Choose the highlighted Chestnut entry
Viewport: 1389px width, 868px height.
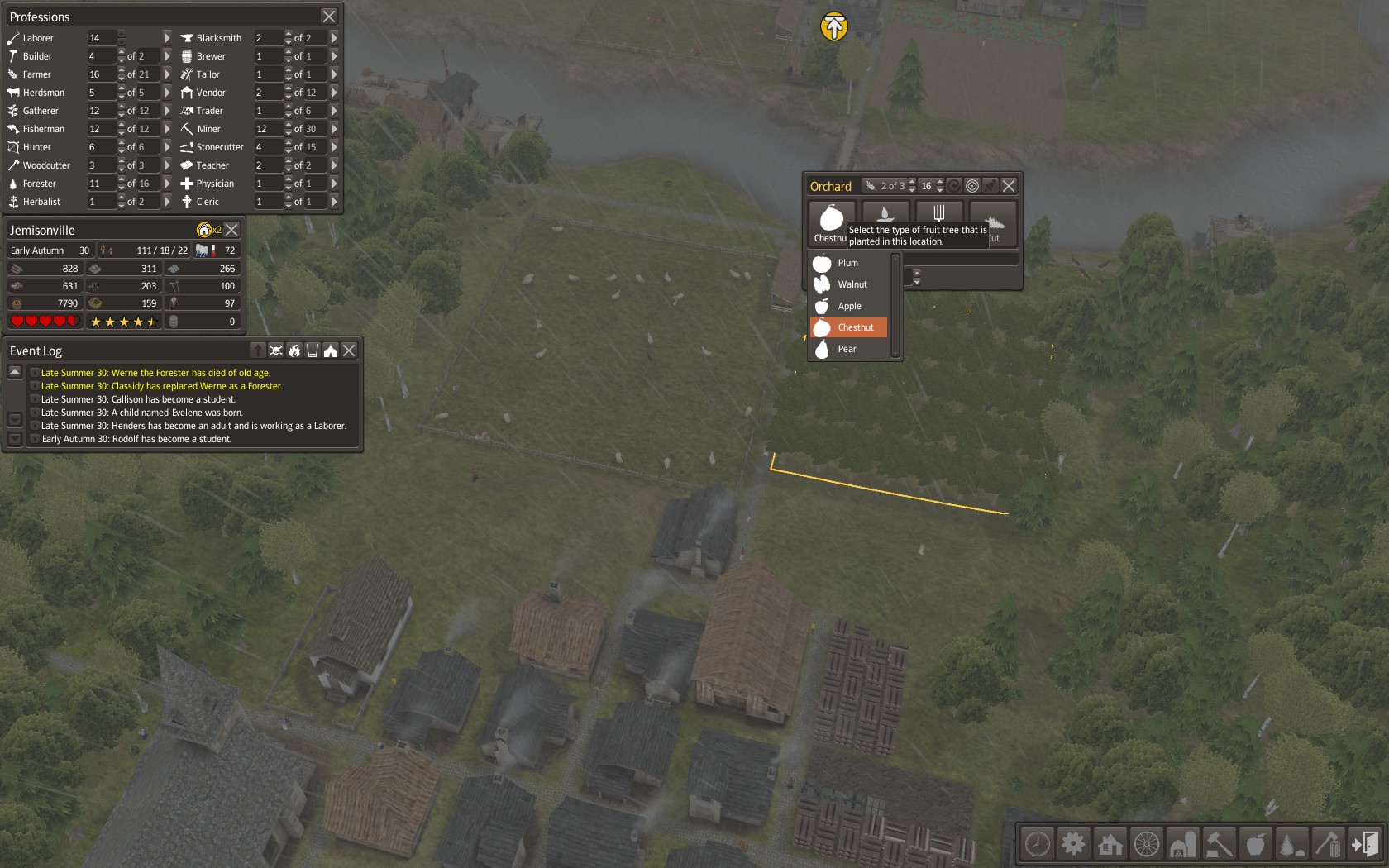(x=855, y=327)
